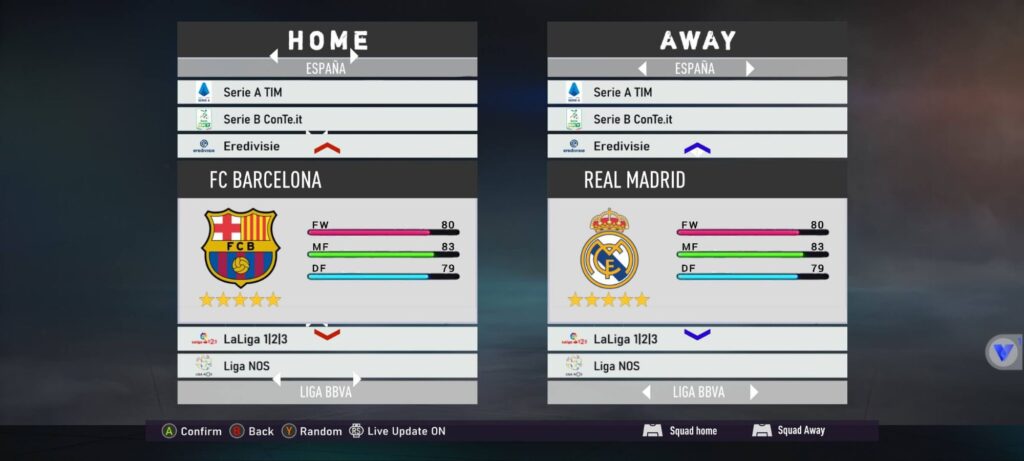Select LaLiga 1|2|3 under the Away team
The image size is (1024, 461).
(x=697, y=339)
